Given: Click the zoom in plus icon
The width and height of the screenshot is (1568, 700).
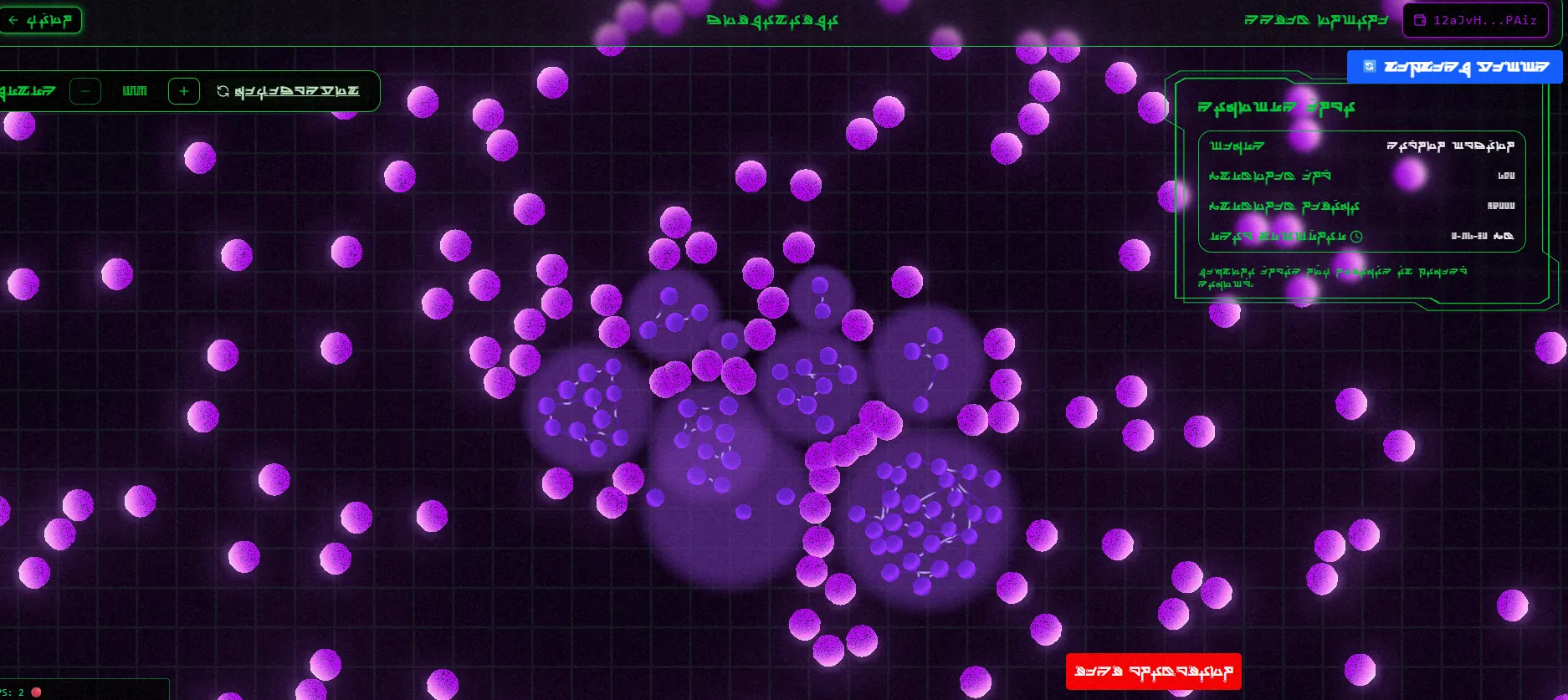Looking at the screenshot, I should (x=183, y=90).
